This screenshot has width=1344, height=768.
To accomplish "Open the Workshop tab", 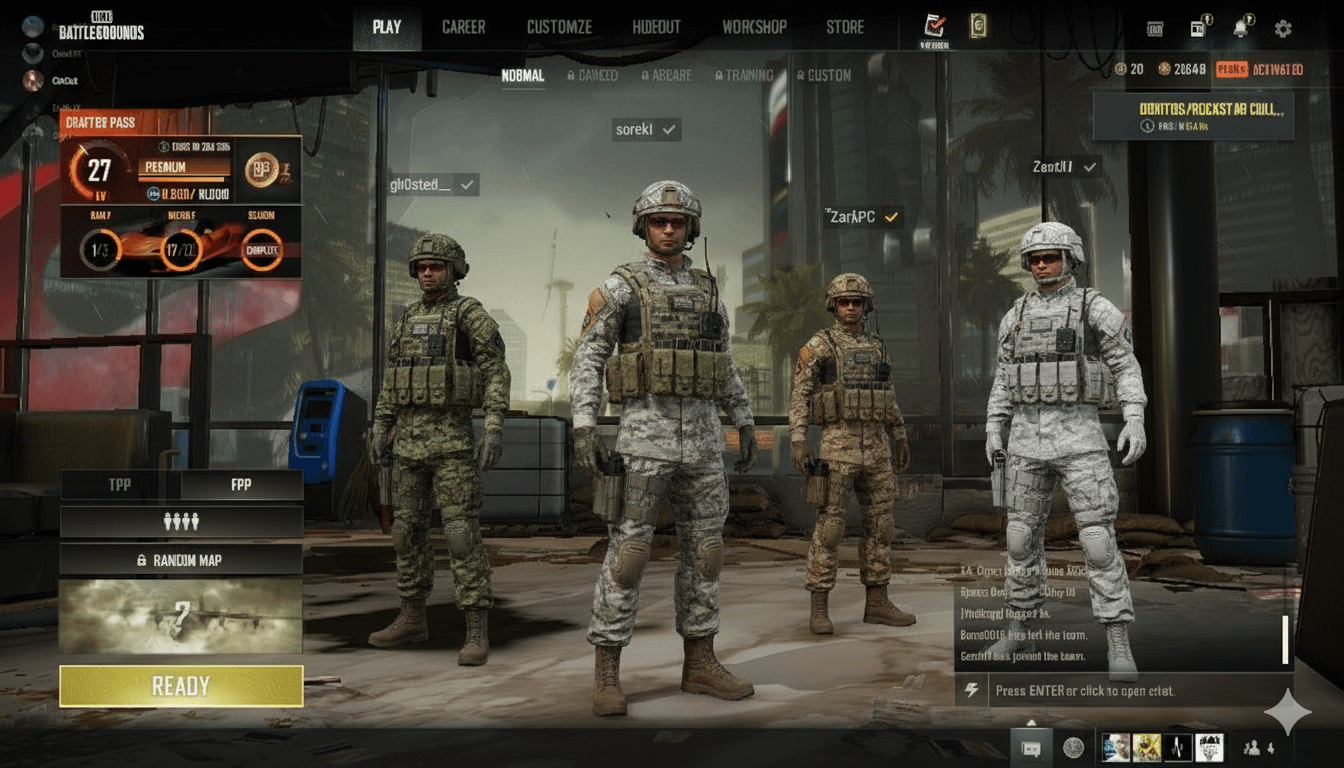I will (754, 27).
